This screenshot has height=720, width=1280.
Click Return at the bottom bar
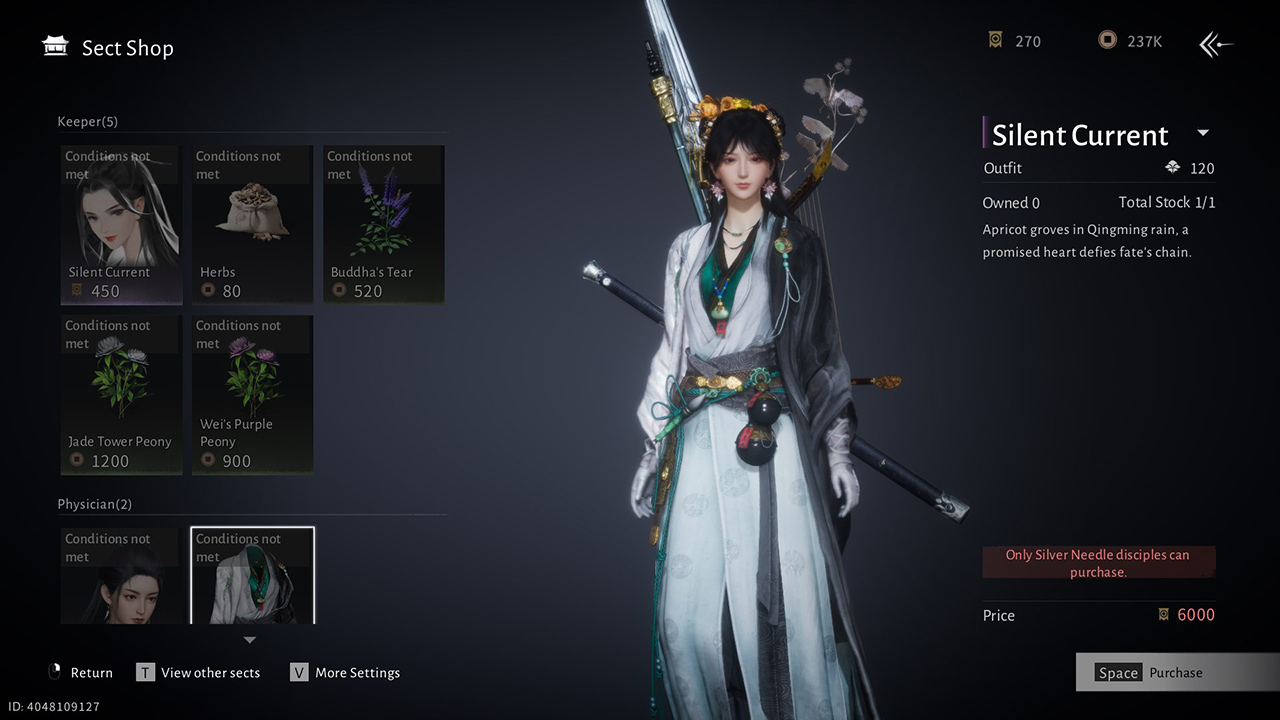[x=81, y=673]
